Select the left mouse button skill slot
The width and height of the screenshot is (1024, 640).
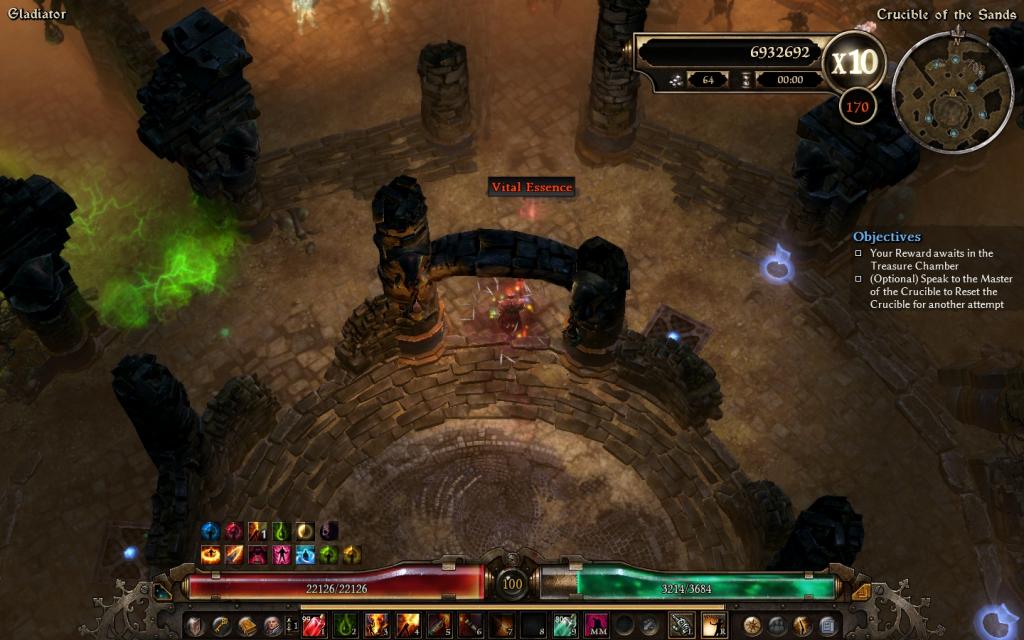[x=682, y=626]
